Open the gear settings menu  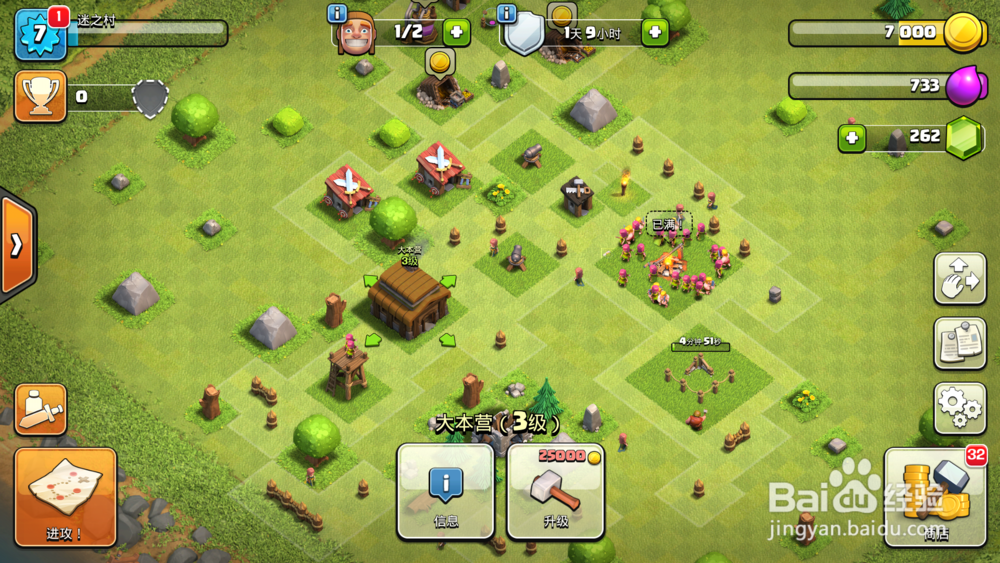pos(959,407)
